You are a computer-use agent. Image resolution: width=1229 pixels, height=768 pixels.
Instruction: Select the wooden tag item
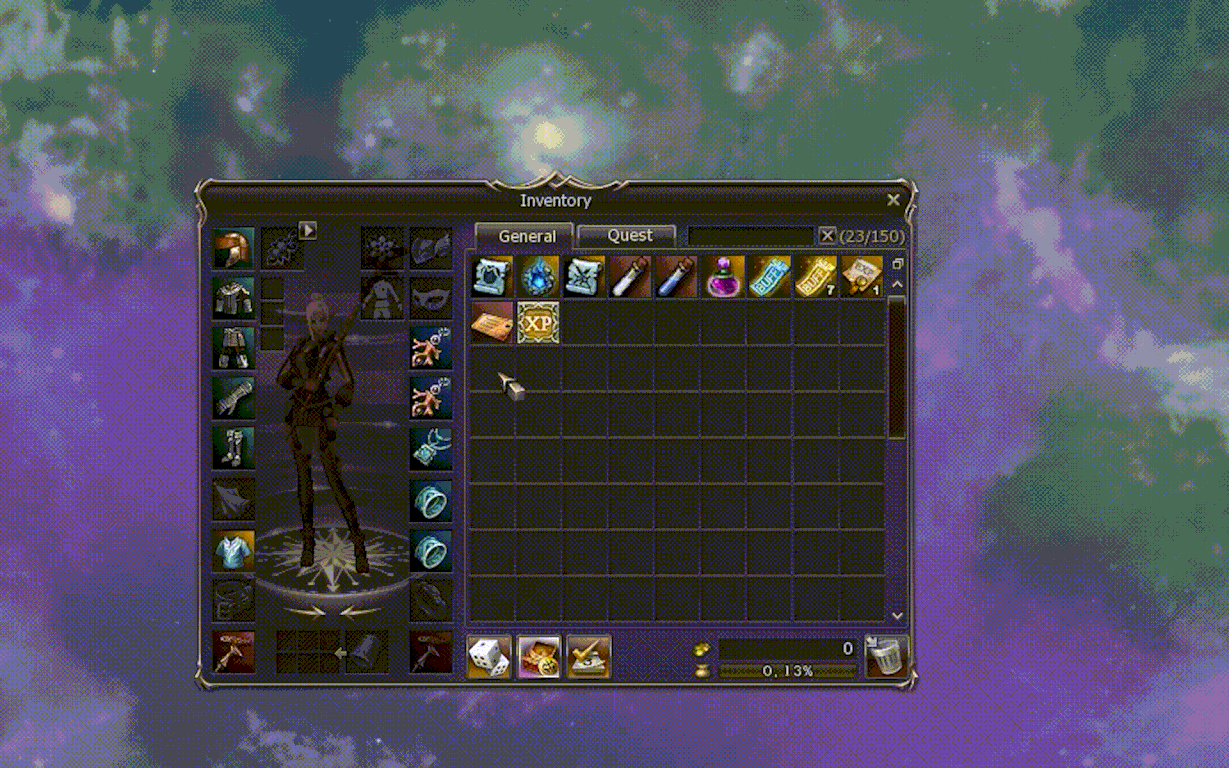pos(491,323)
